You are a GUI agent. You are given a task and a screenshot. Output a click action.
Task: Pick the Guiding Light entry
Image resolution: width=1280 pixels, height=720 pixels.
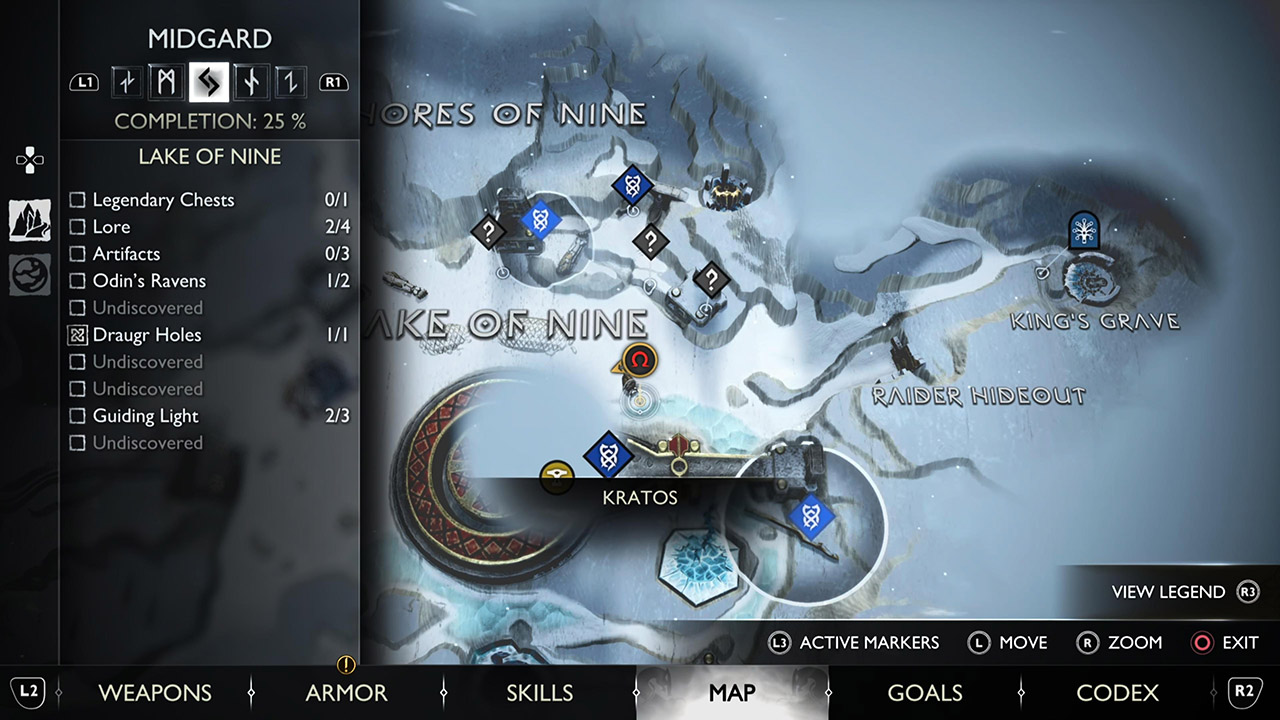(145, 416)
